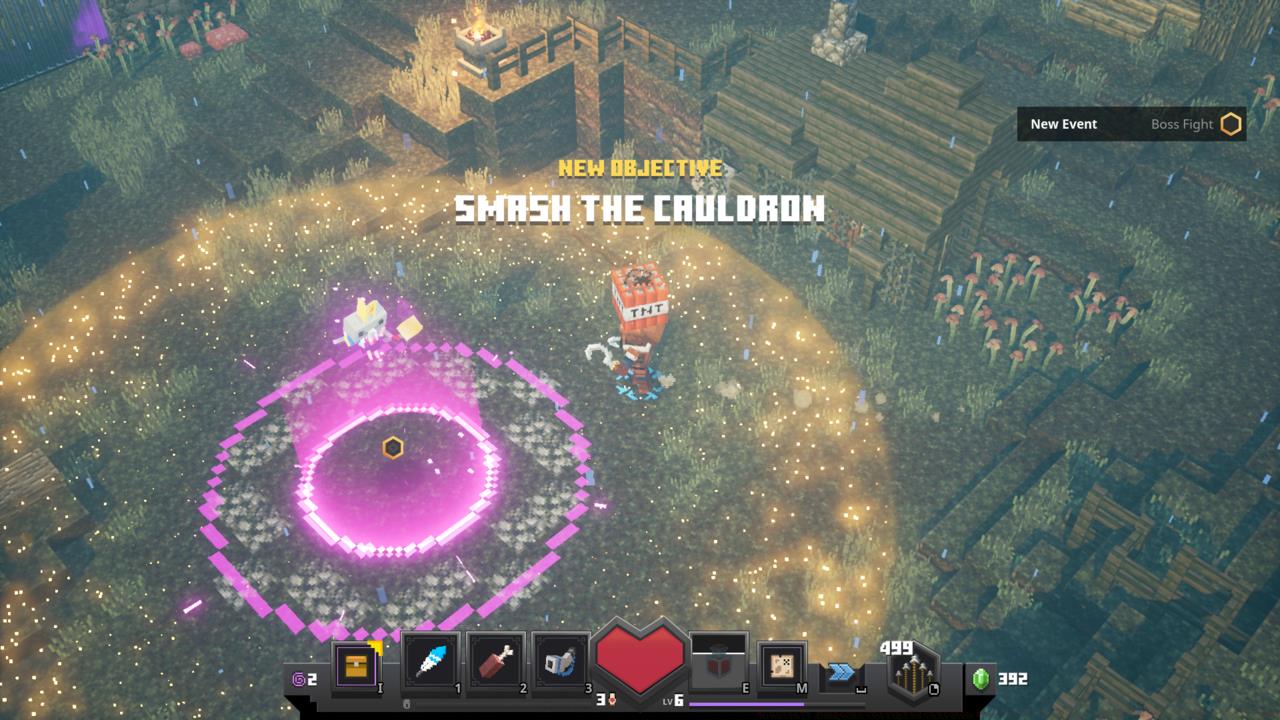Use the meat bone artifact slot

point(496,662)
